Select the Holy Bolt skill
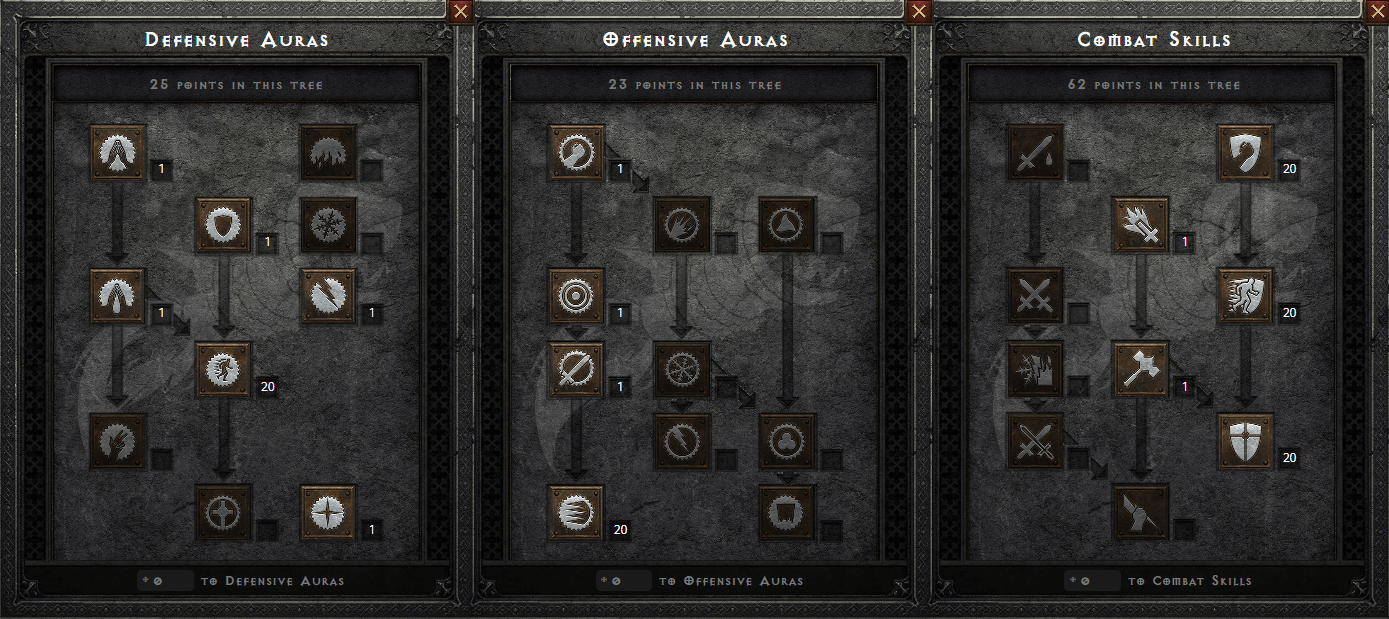The height and width of the screenshot is (619, 1389). 1141,225
